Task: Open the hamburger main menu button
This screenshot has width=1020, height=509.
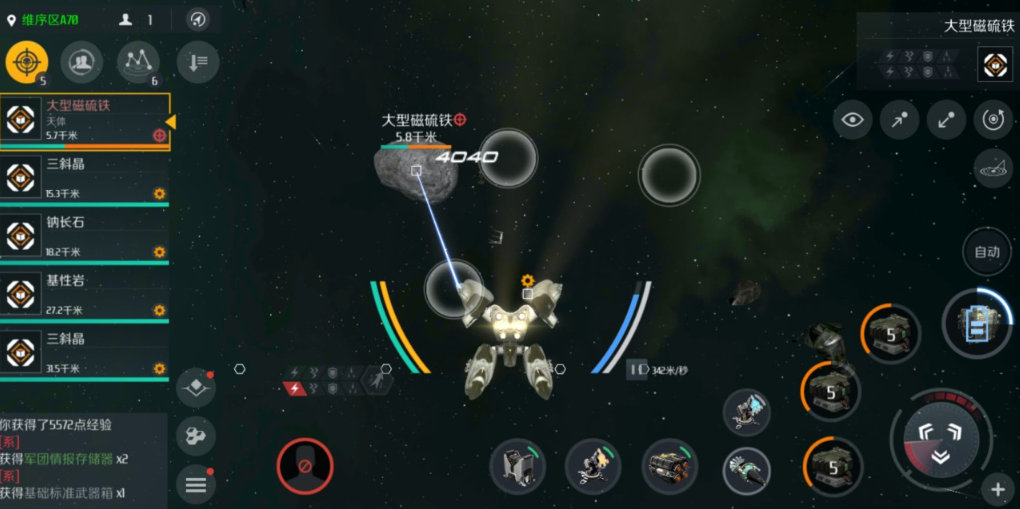Action: 195,485
